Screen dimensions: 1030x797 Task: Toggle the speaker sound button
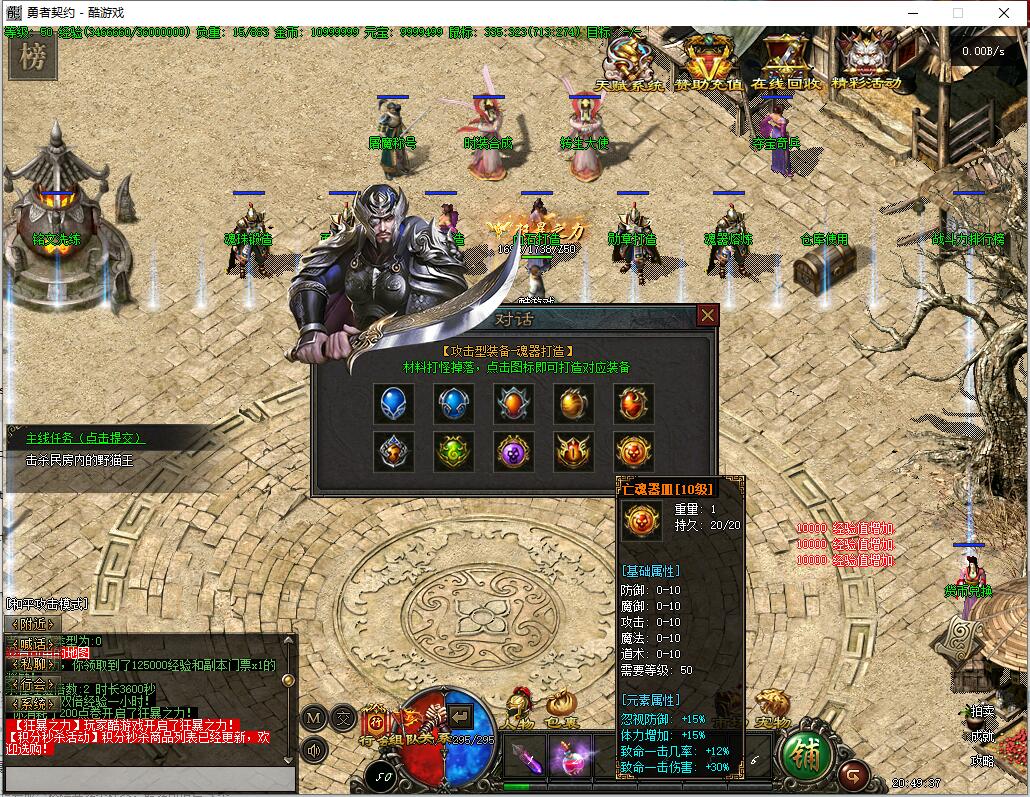tap(316, 749)
